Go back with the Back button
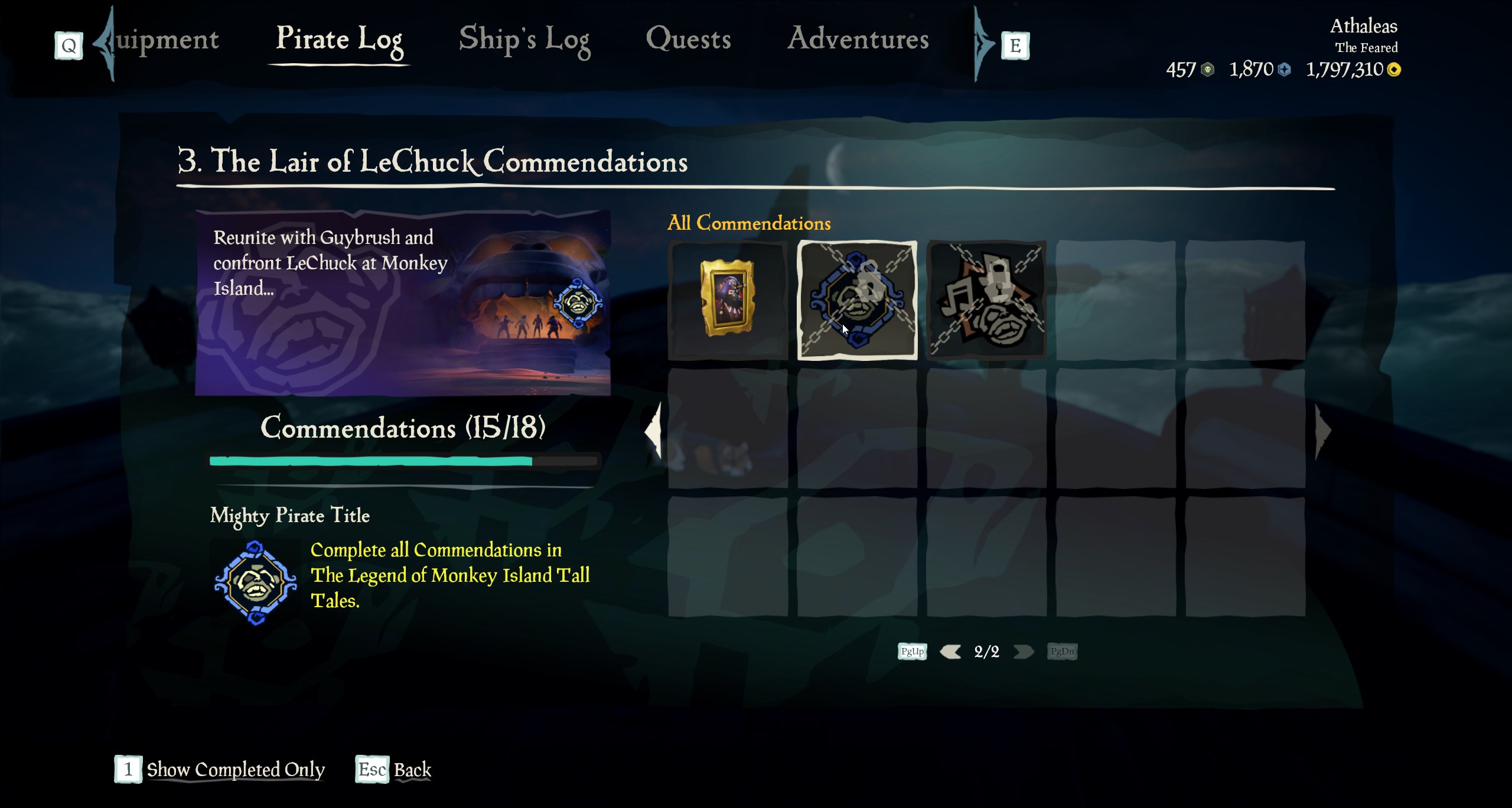The image size is (1512, 808). tap(412, 770)
